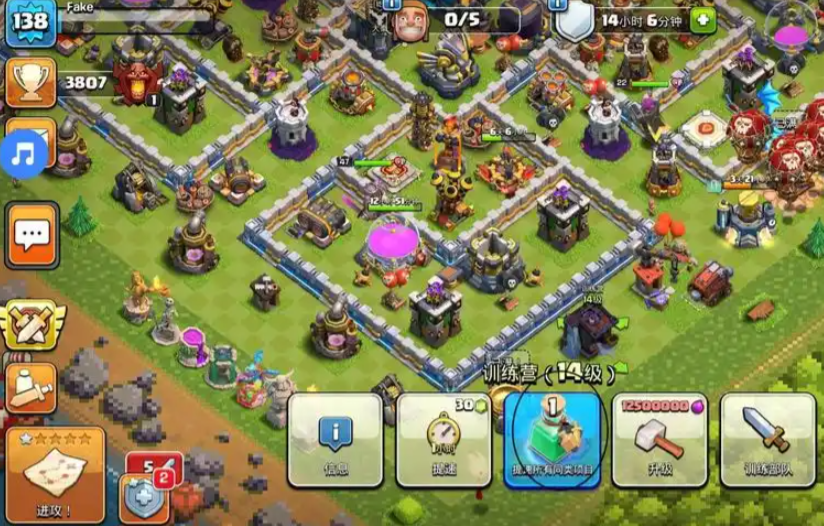Open the barracks Info (信息) panel
The height and width of the screenshot is (526, 824).
(x=335, y=439)
